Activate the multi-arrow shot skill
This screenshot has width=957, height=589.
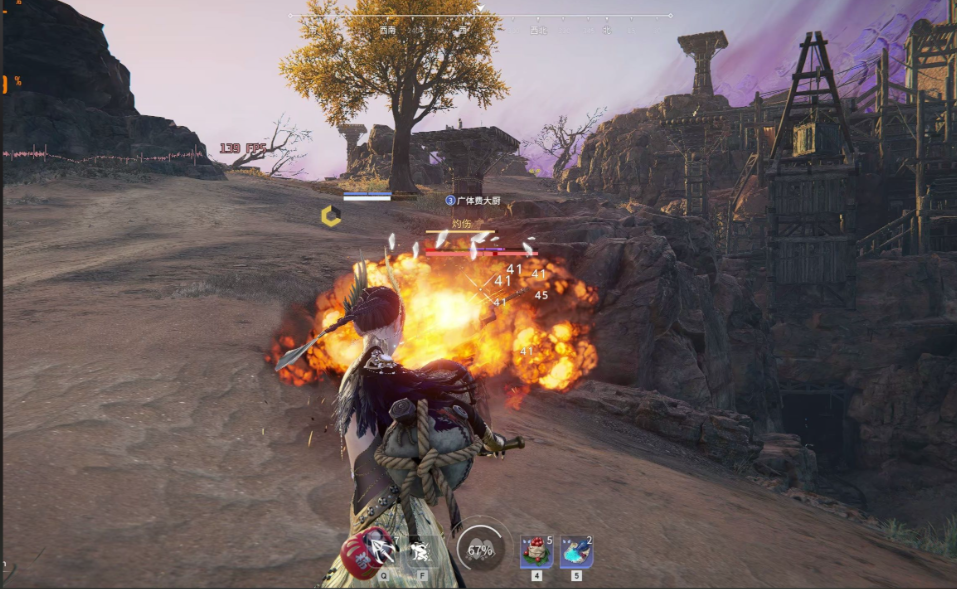381,547
